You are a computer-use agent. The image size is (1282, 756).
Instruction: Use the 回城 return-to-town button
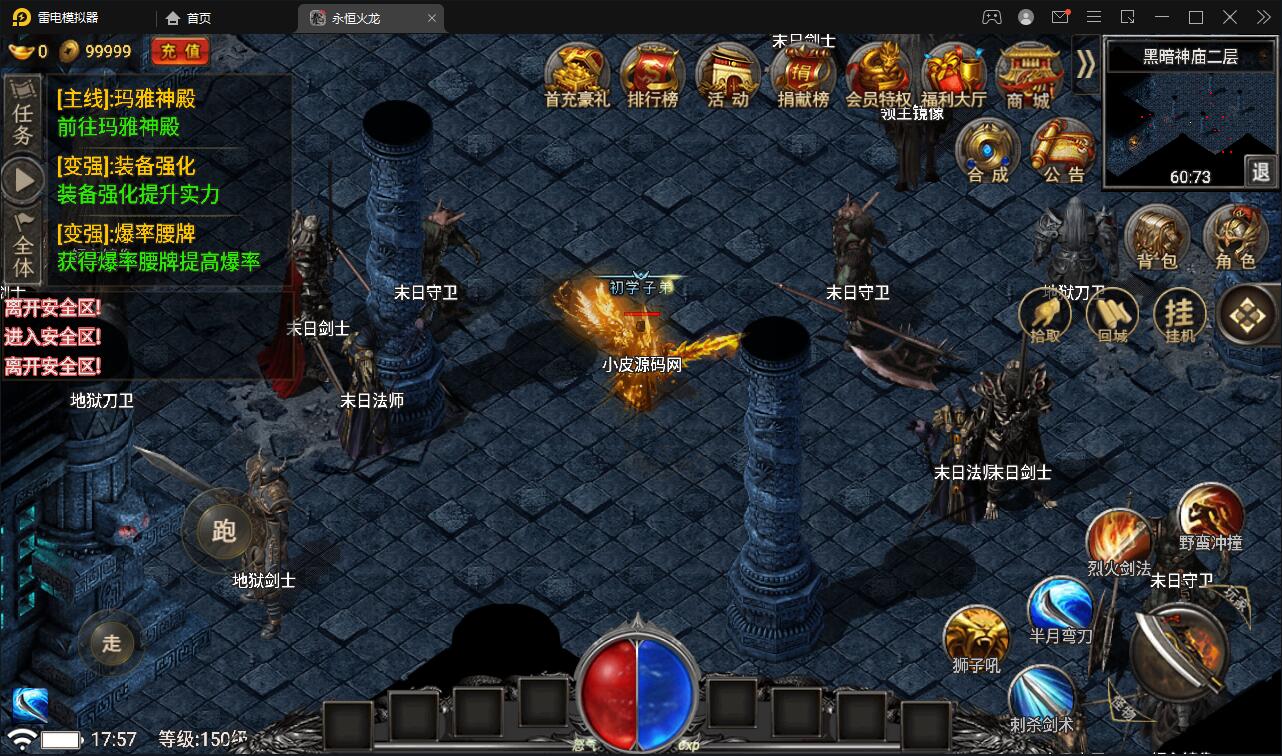[x=1112, y=316]
